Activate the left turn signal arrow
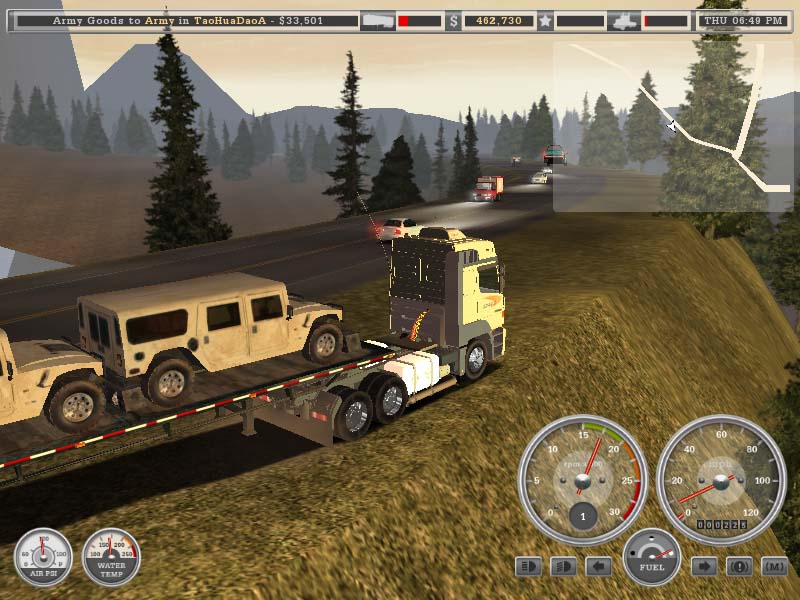The width and height of the screenshot is (800, 600). (598, 567)
